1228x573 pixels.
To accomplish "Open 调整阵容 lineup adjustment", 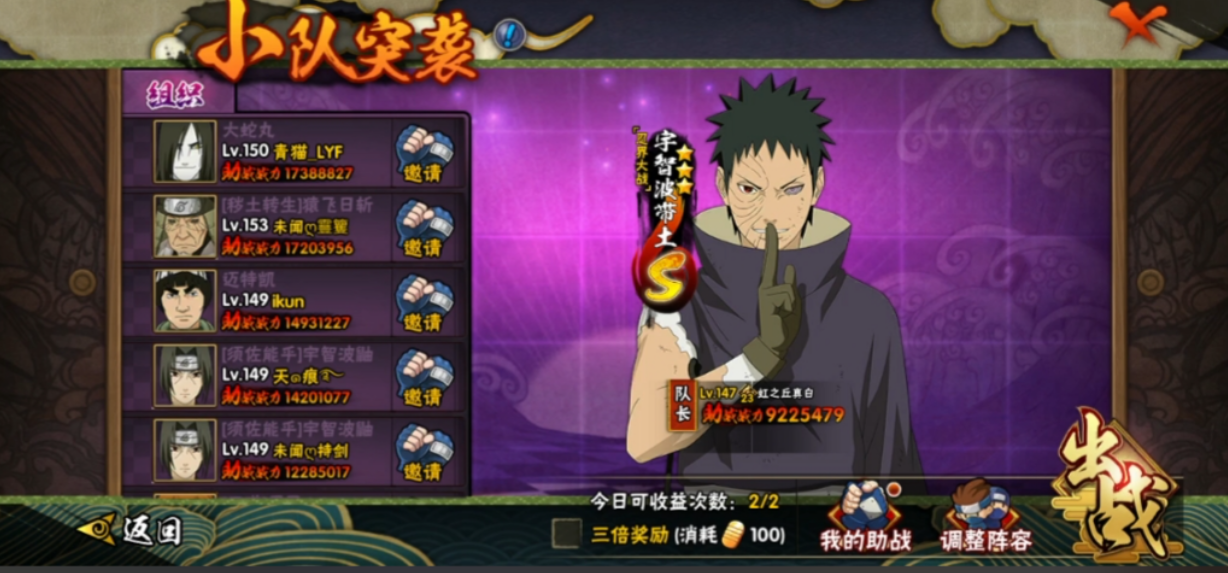I will tap(985, 518).
